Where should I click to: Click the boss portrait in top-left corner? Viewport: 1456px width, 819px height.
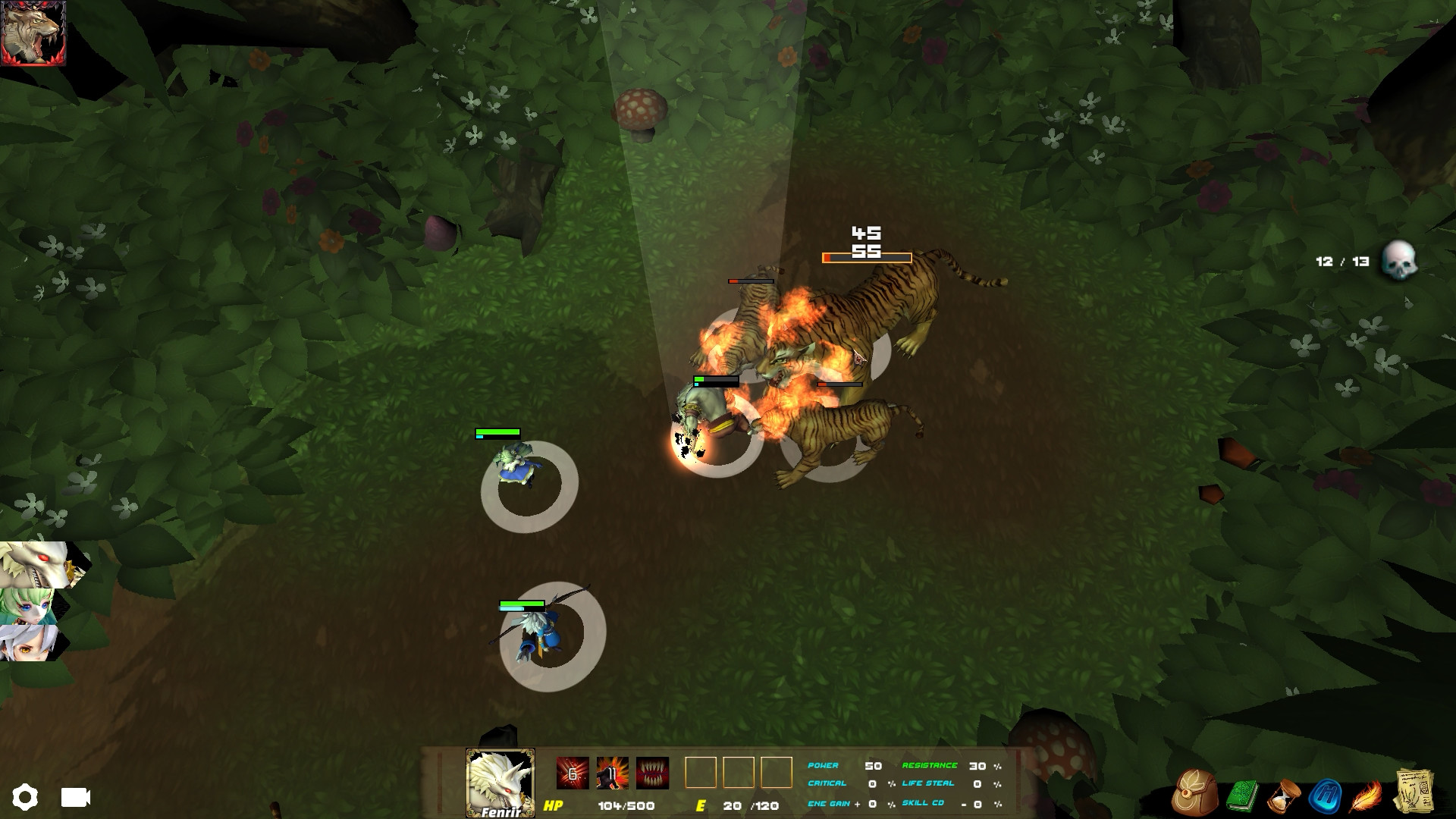coord(34,34)
